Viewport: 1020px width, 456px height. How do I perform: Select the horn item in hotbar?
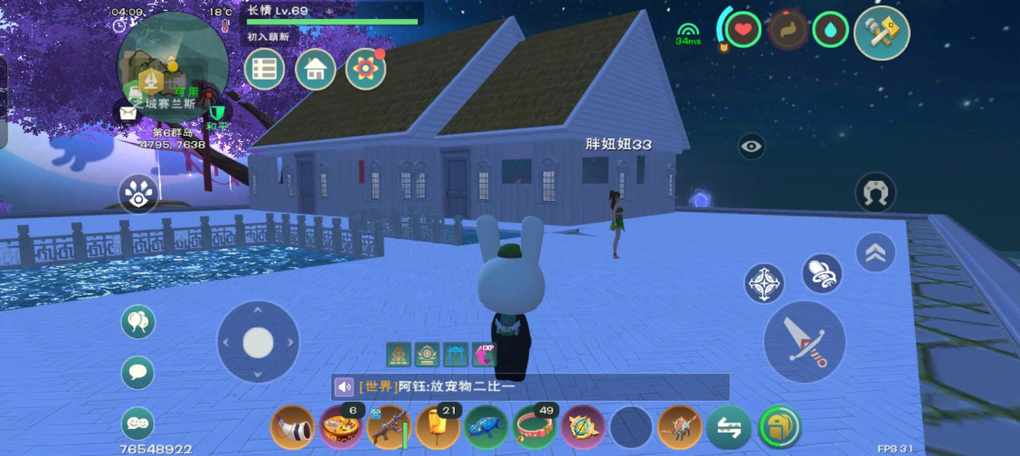point(293,427)
